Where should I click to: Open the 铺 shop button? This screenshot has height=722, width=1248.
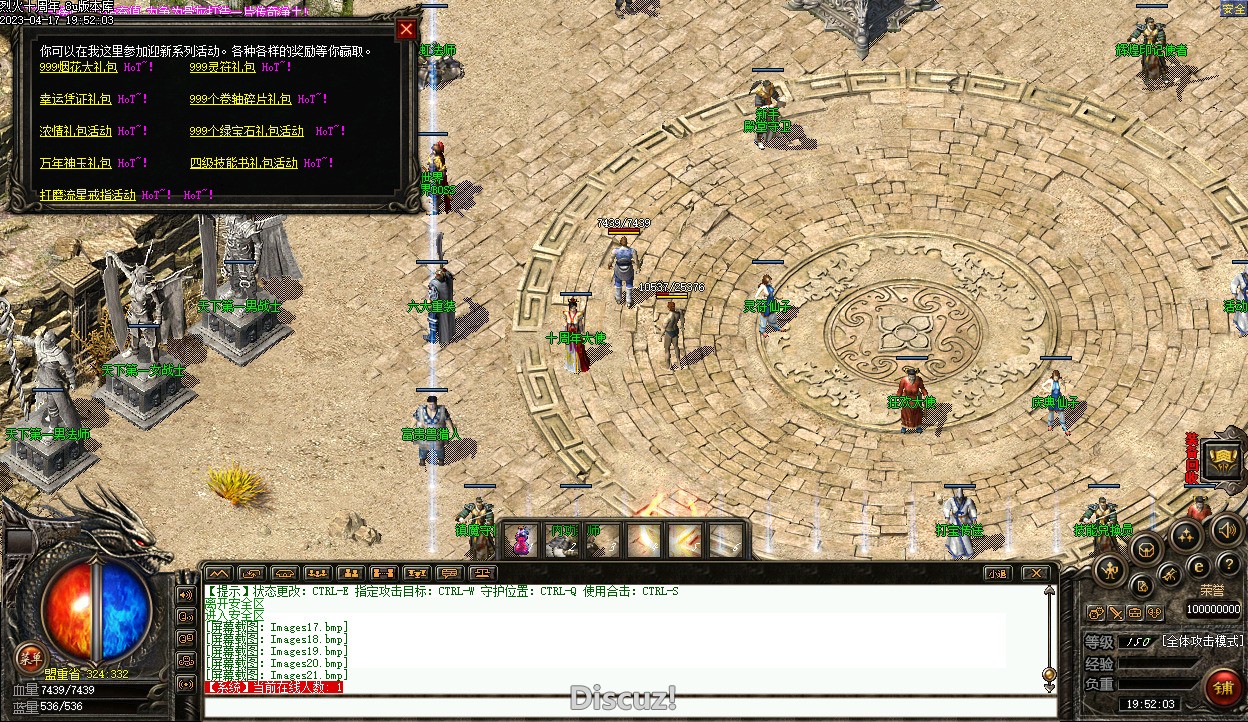[1223, 688]
